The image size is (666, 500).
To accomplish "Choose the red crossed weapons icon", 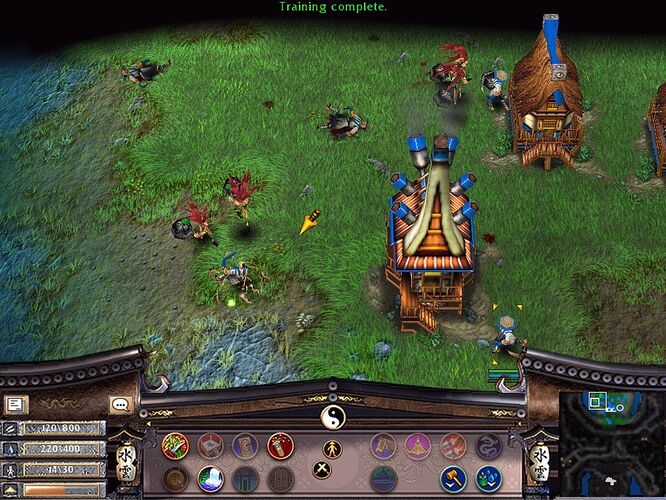I will coord(453,446).
